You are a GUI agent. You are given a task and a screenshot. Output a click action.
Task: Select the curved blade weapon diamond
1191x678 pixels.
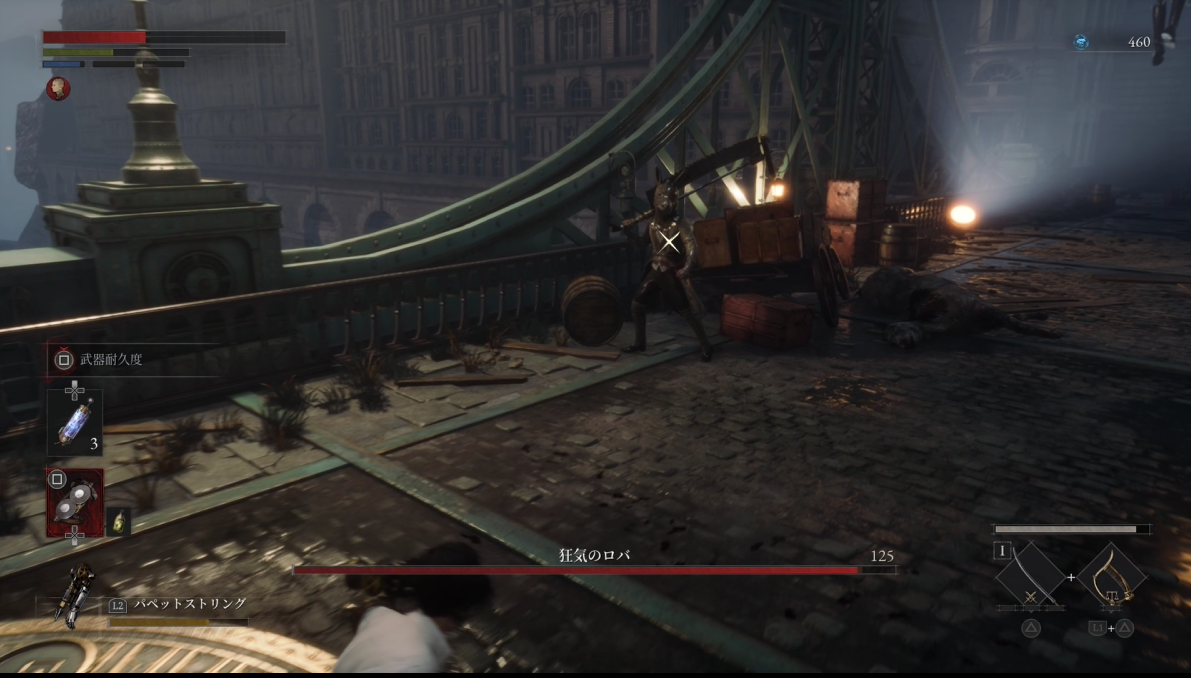tap(1030, 577)
